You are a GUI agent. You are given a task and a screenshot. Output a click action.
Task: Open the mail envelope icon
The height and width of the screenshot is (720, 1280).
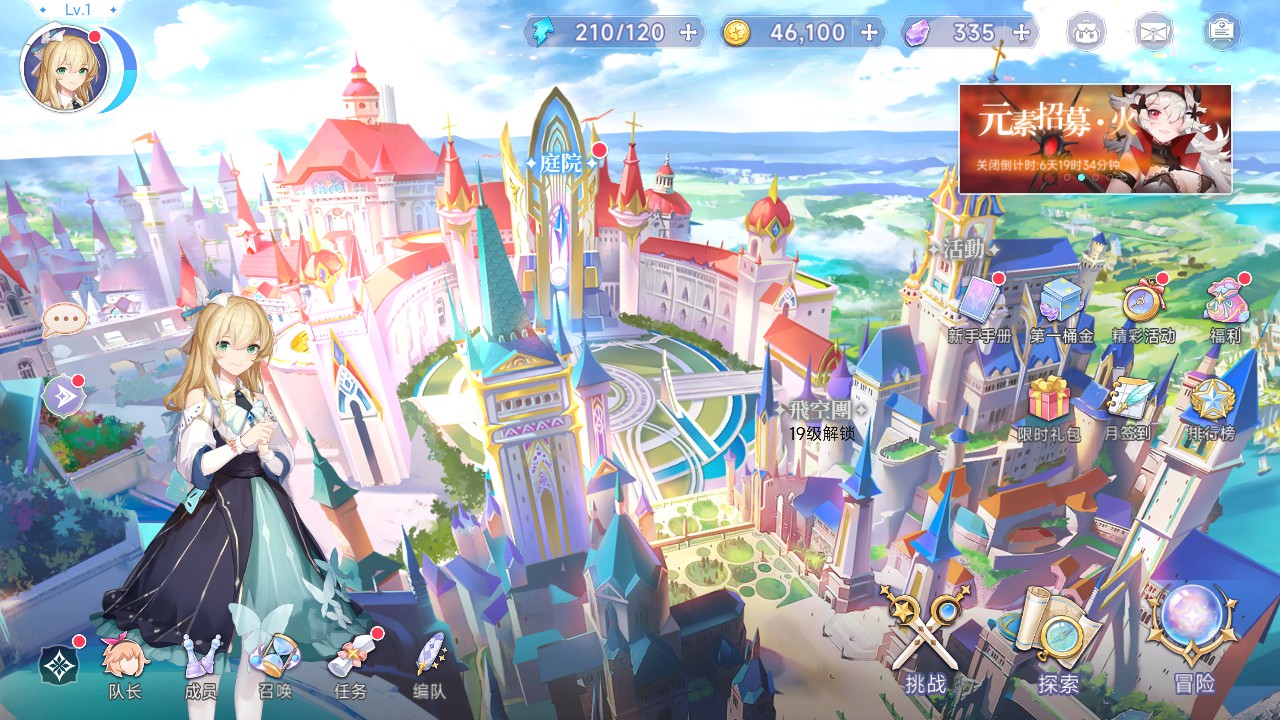click(1153, 33)
